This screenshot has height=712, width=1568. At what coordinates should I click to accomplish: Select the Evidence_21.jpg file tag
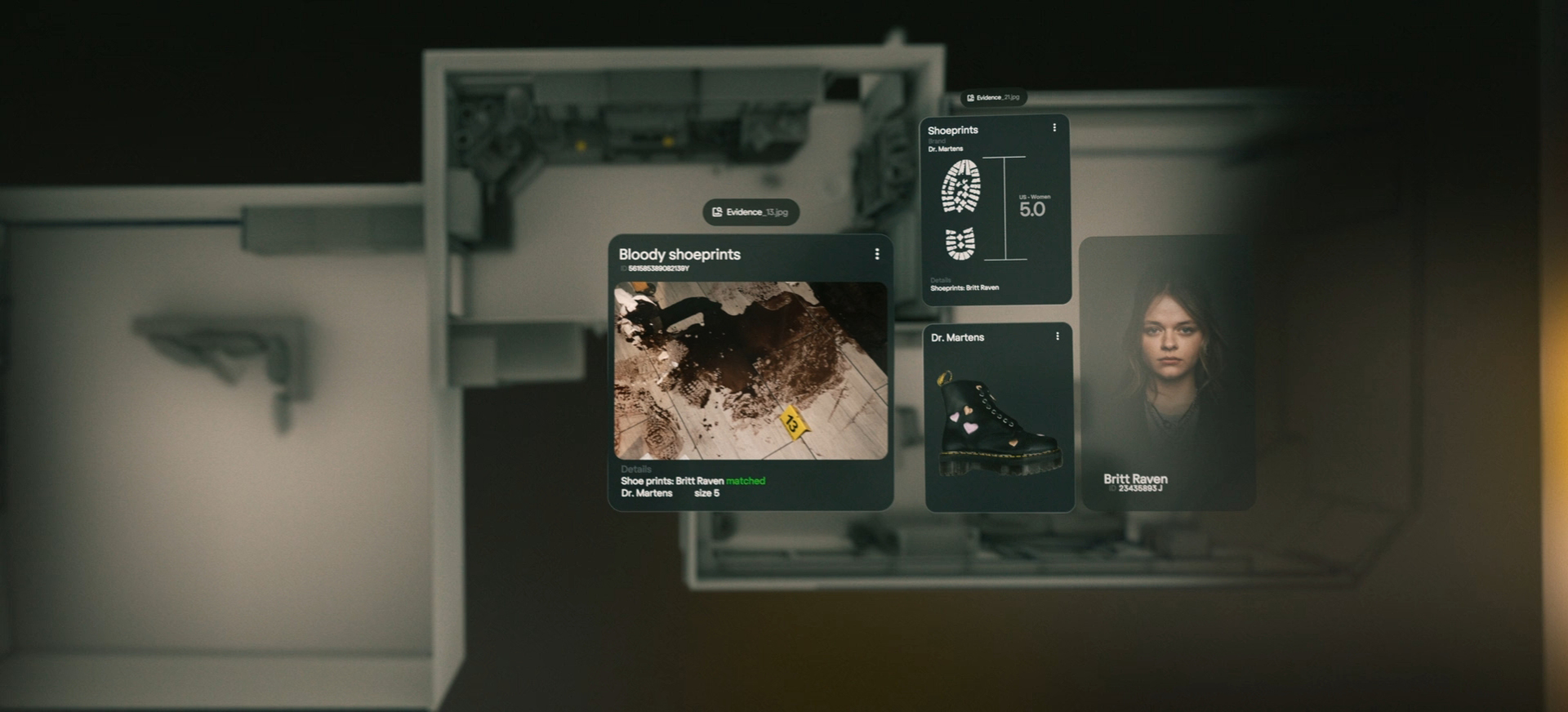[993, 98]
